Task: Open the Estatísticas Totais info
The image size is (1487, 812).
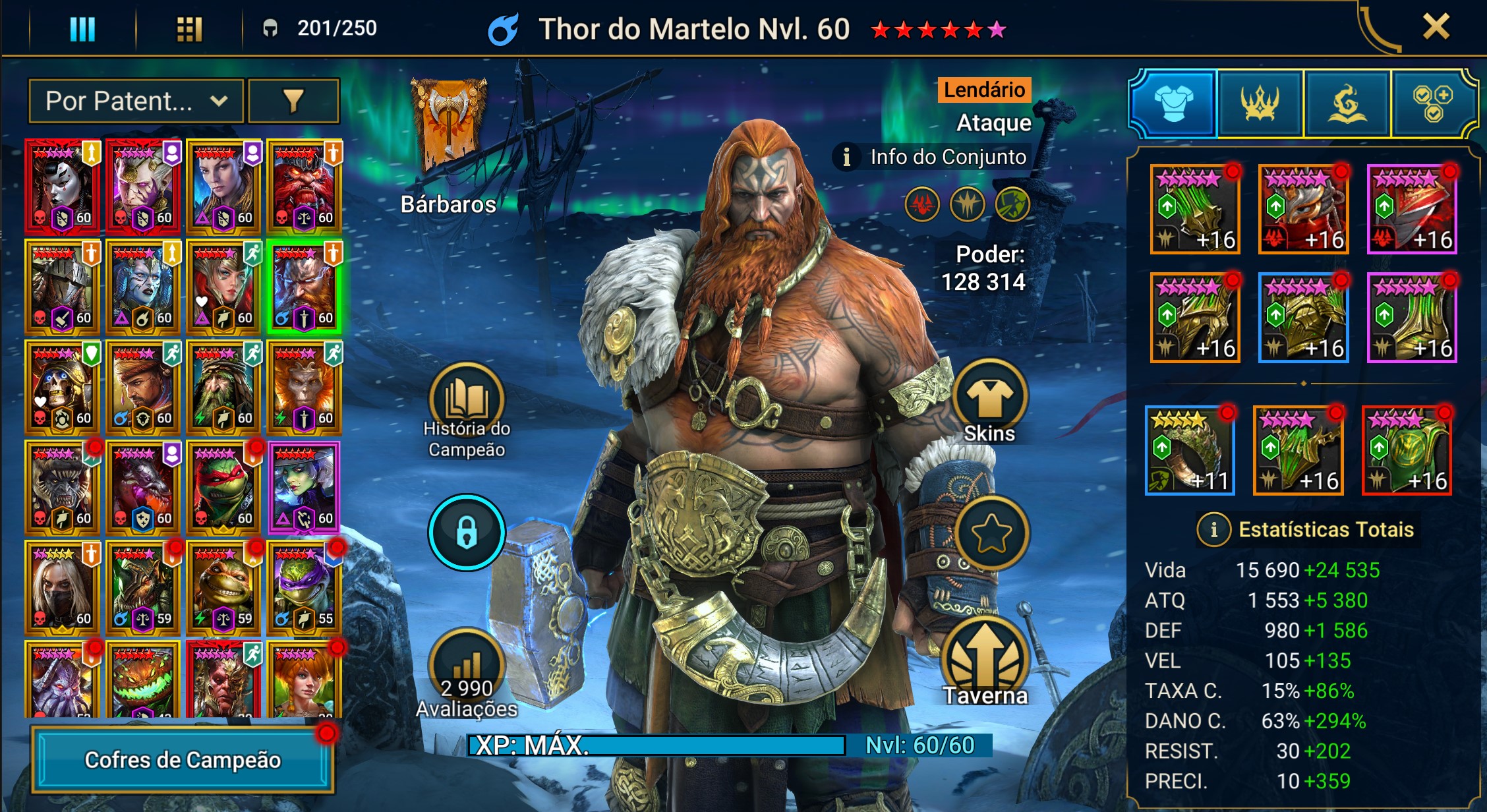Action: 1214,529
